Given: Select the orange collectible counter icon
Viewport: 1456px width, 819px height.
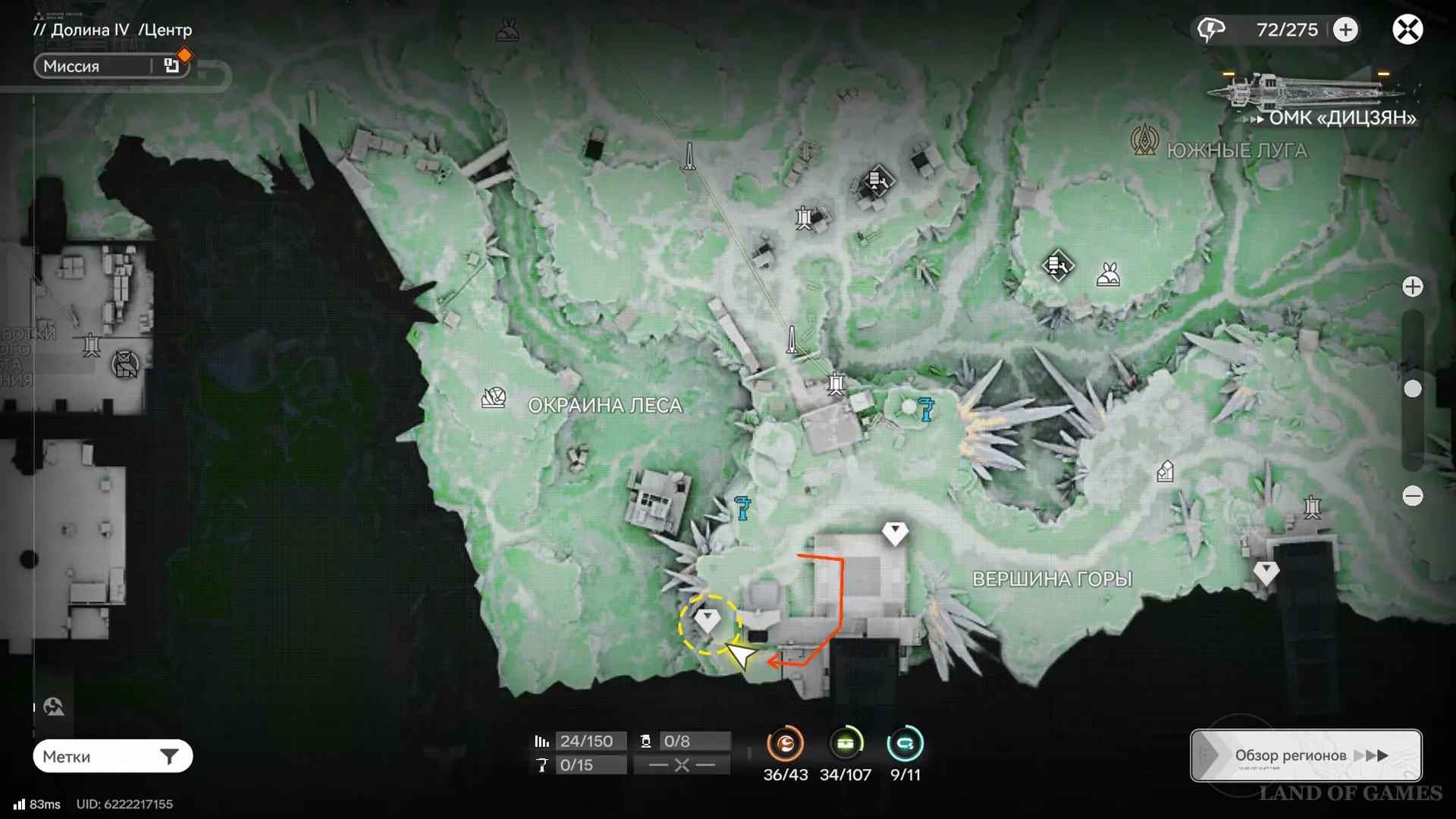Looking at the screenshot, I should (x=785, y=744).
